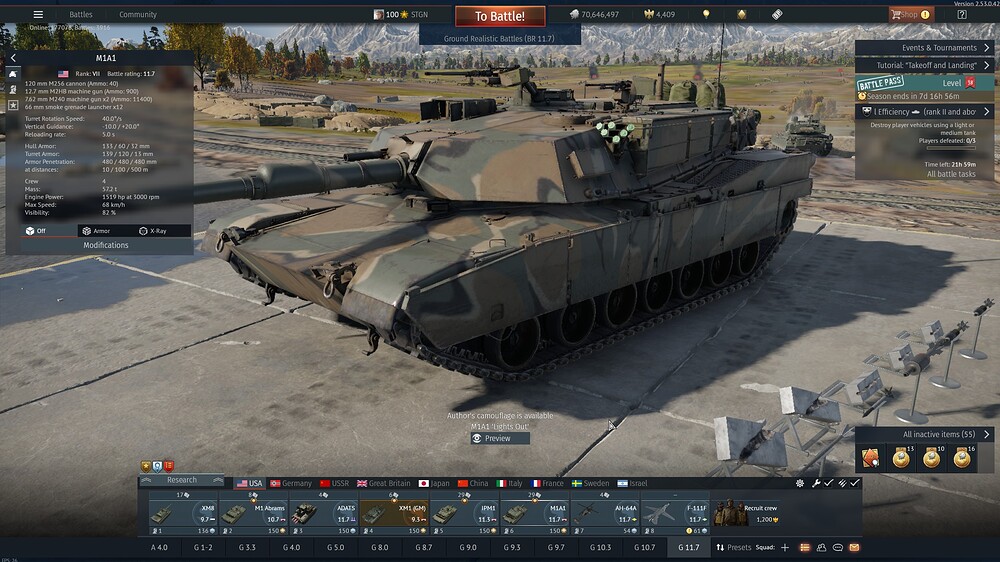Viewport: 1000px width, 562px height.
Task: Open the in-game Shop
Action: coord(910,15)
